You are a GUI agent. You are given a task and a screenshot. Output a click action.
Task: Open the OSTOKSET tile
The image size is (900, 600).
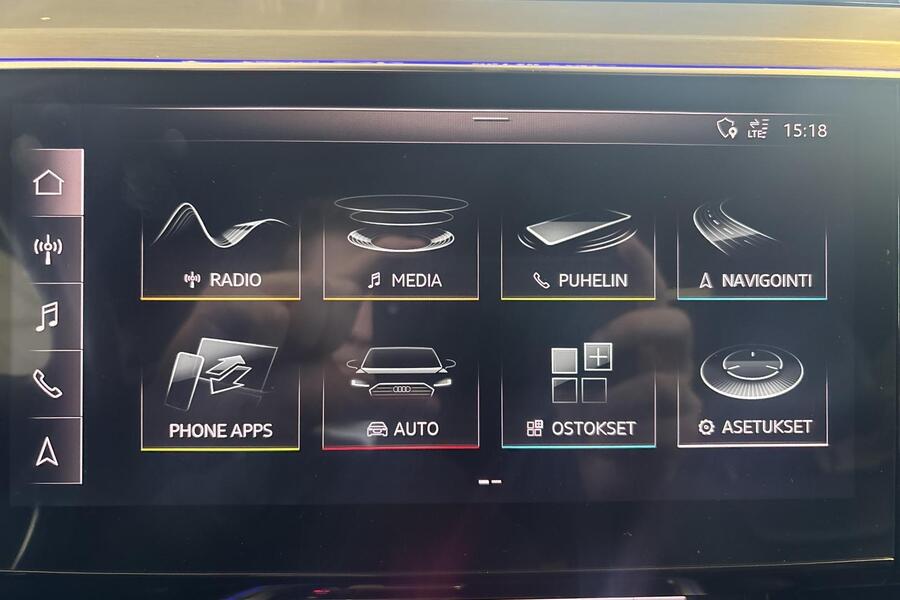(x=578, y=395)
